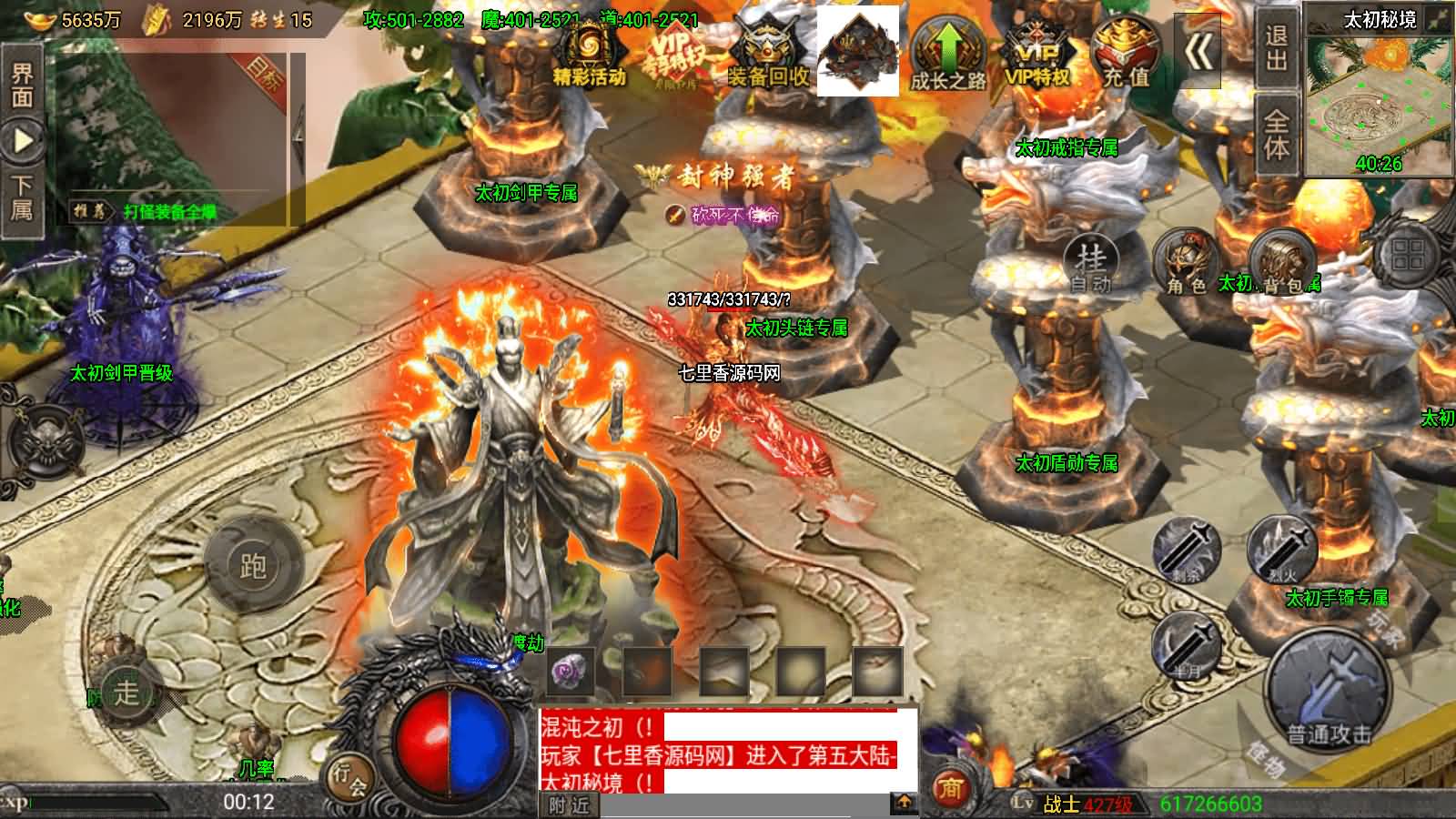Image resolution: width=1456 pixels, height=819 pixels.
Task: Expand the chat window with the up arrow
Action: click(x=905, y=803)
